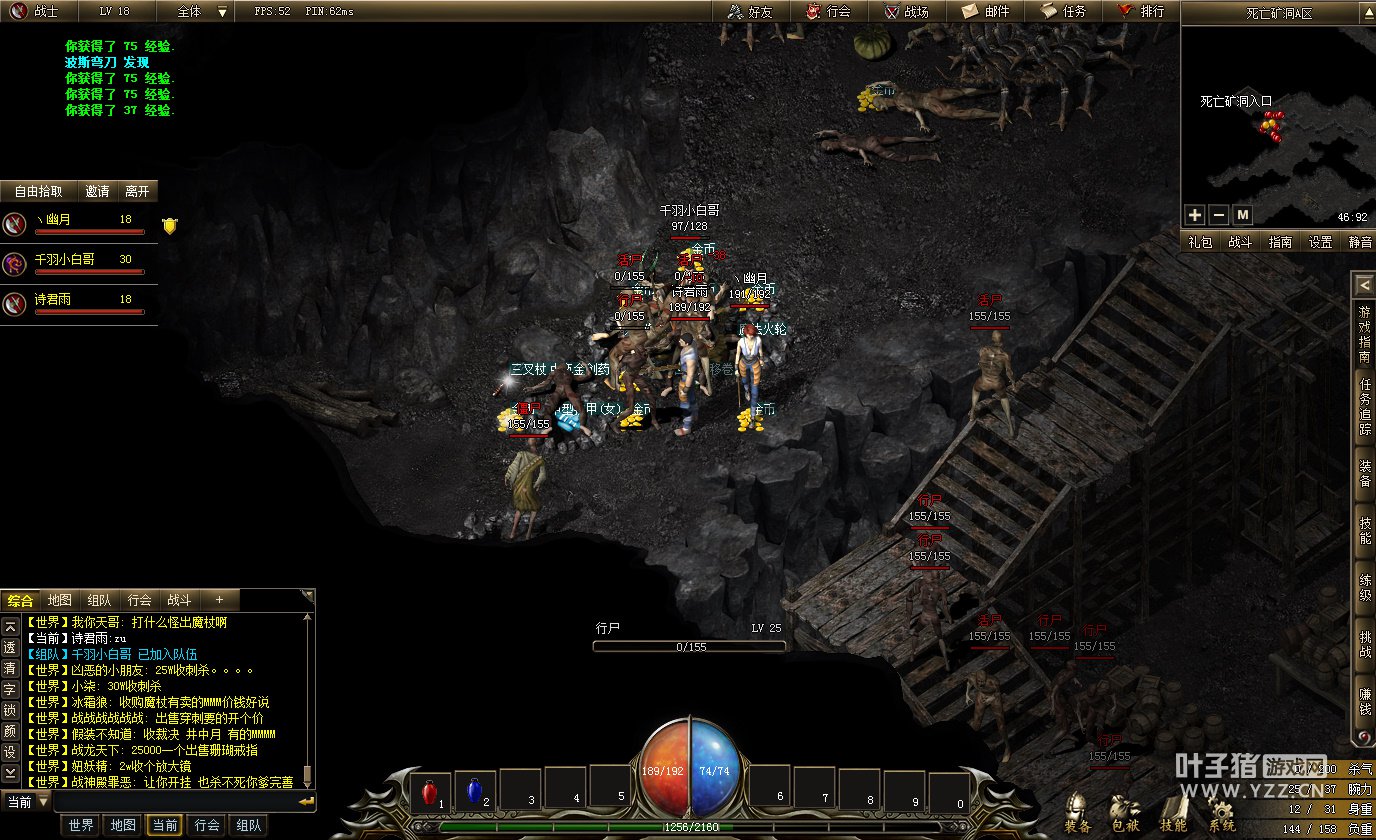Click the 邀请 invite party button
The width and height of the screenshot is (1376, 840).
98,191
